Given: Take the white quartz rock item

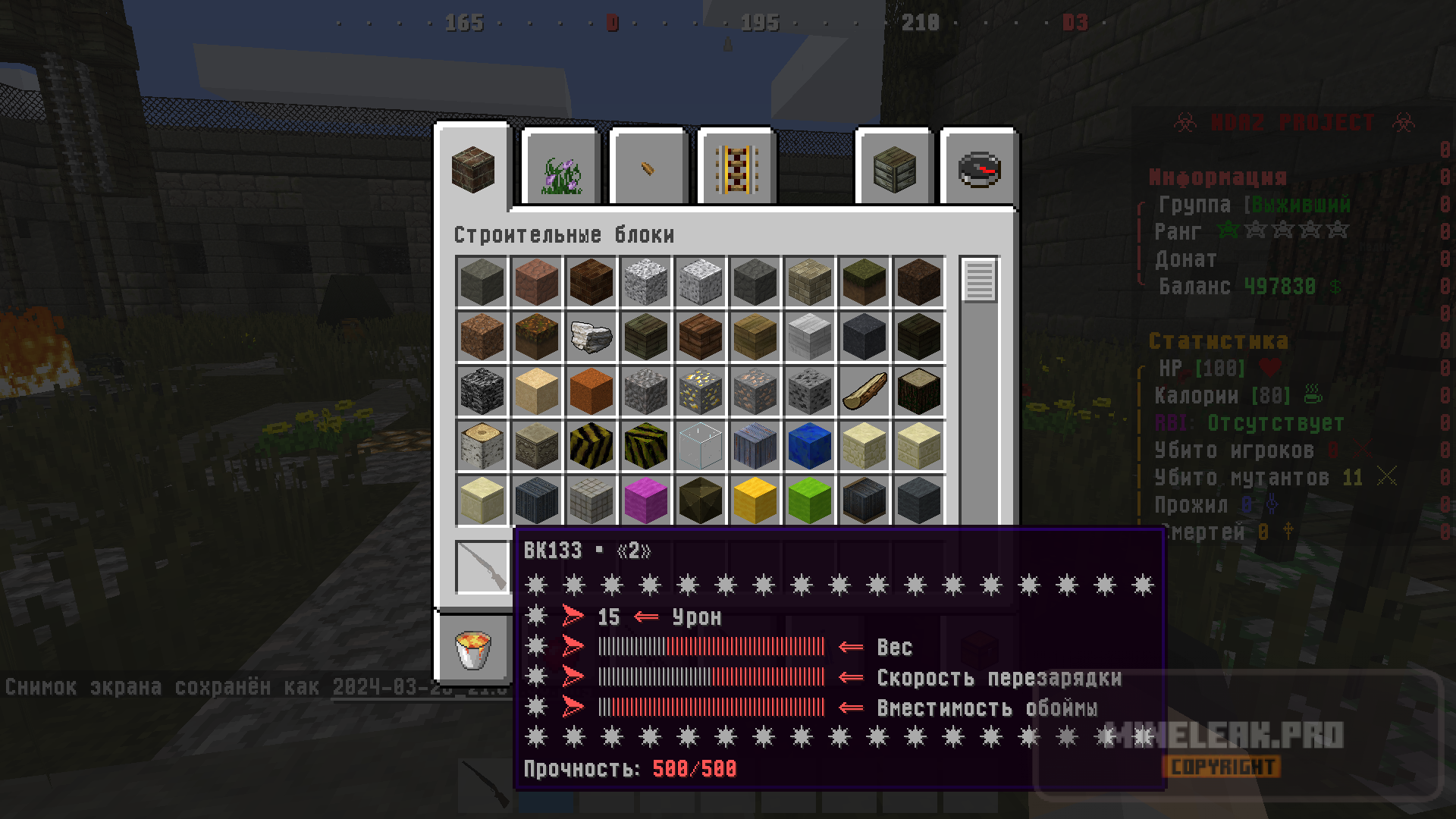Looking at the screenshot, I should pyautogui.click(x=591, y=337).
